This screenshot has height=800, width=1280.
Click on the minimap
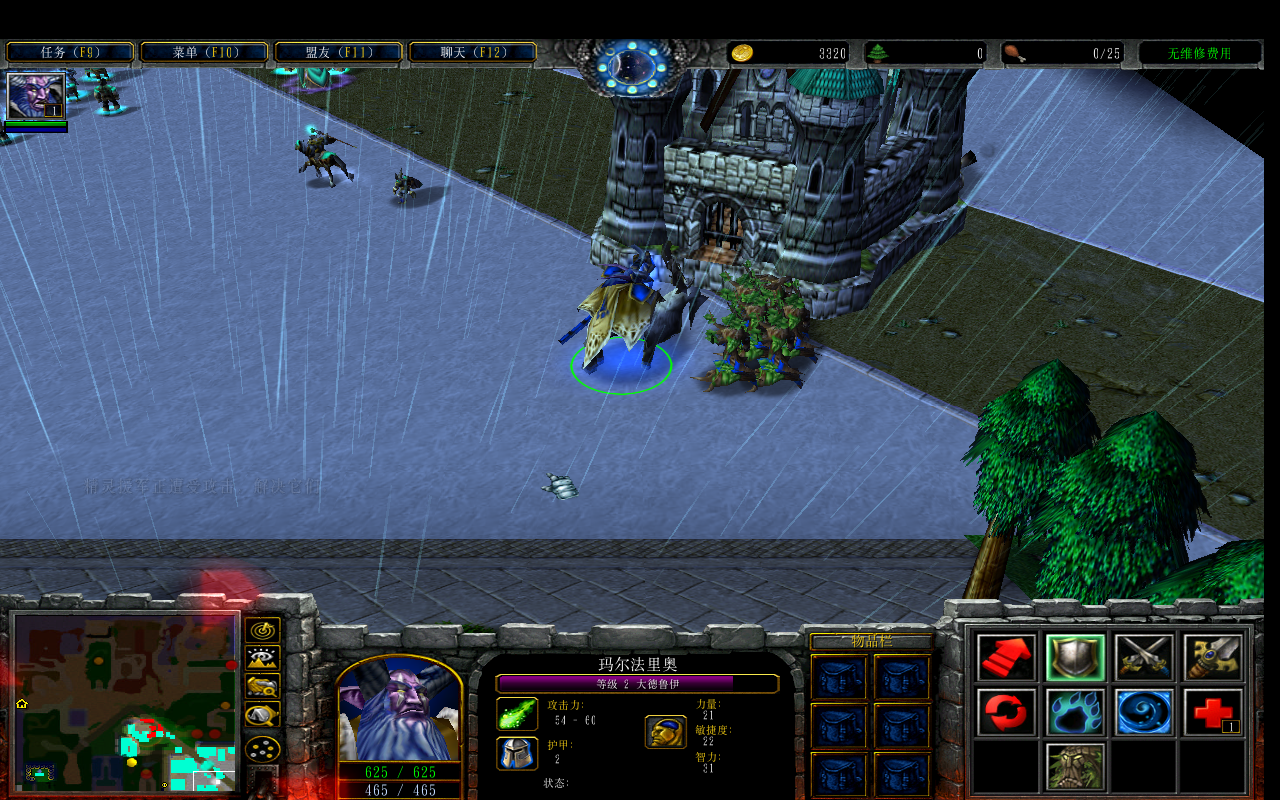(125, 702)
